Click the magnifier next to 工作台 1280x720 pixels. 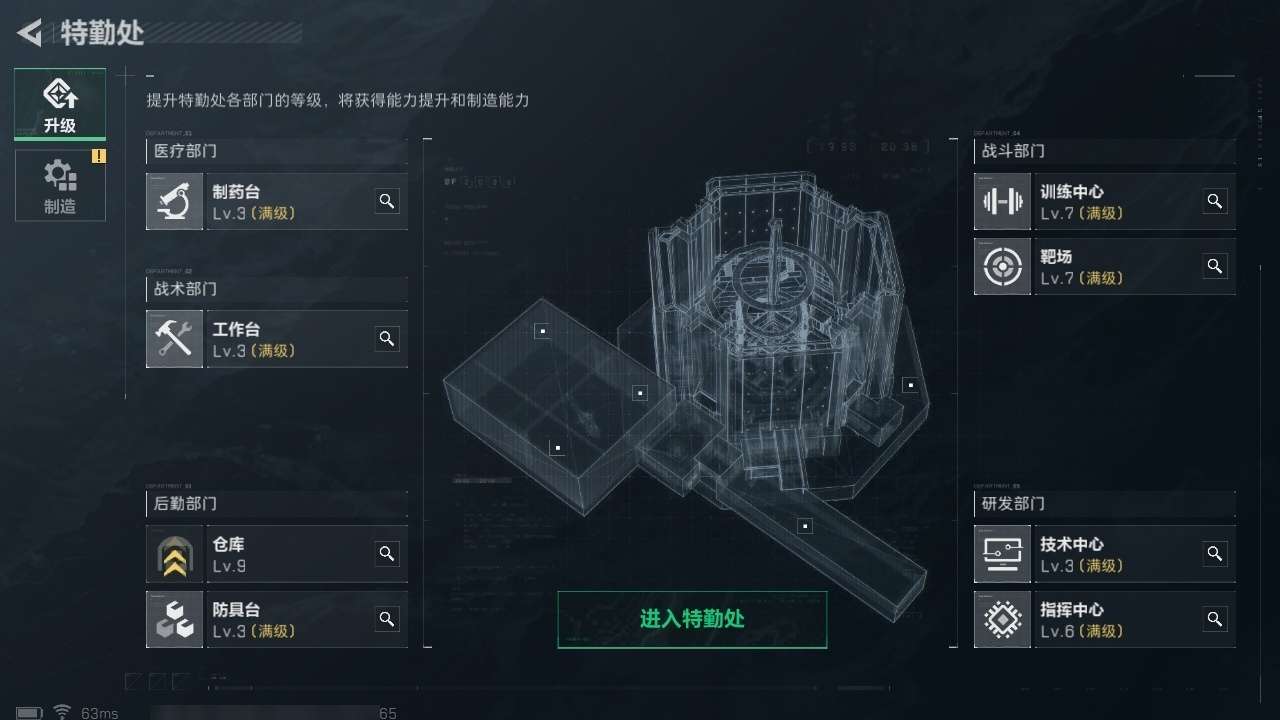pyautogui.click(x=387, y=338)
